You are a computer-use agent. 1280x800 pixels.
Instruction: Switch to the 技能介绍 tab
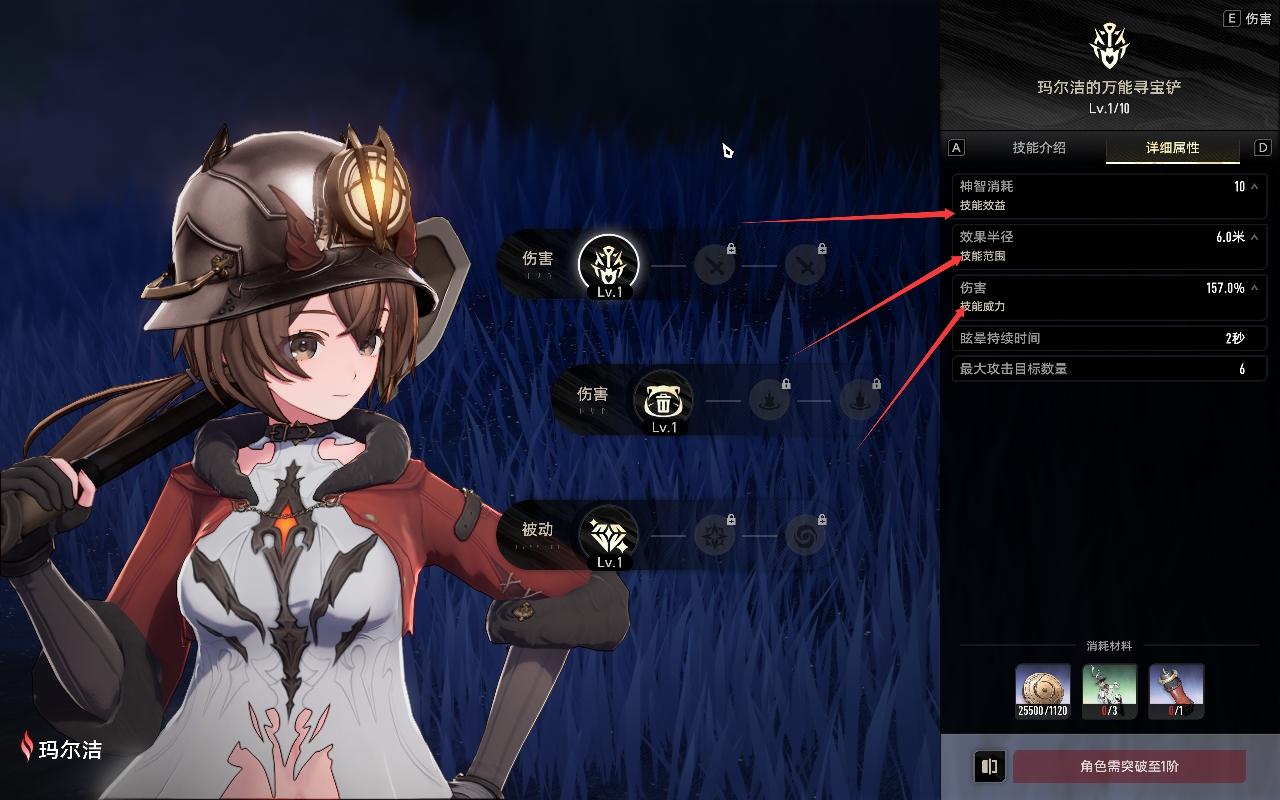click(1038, 148)
